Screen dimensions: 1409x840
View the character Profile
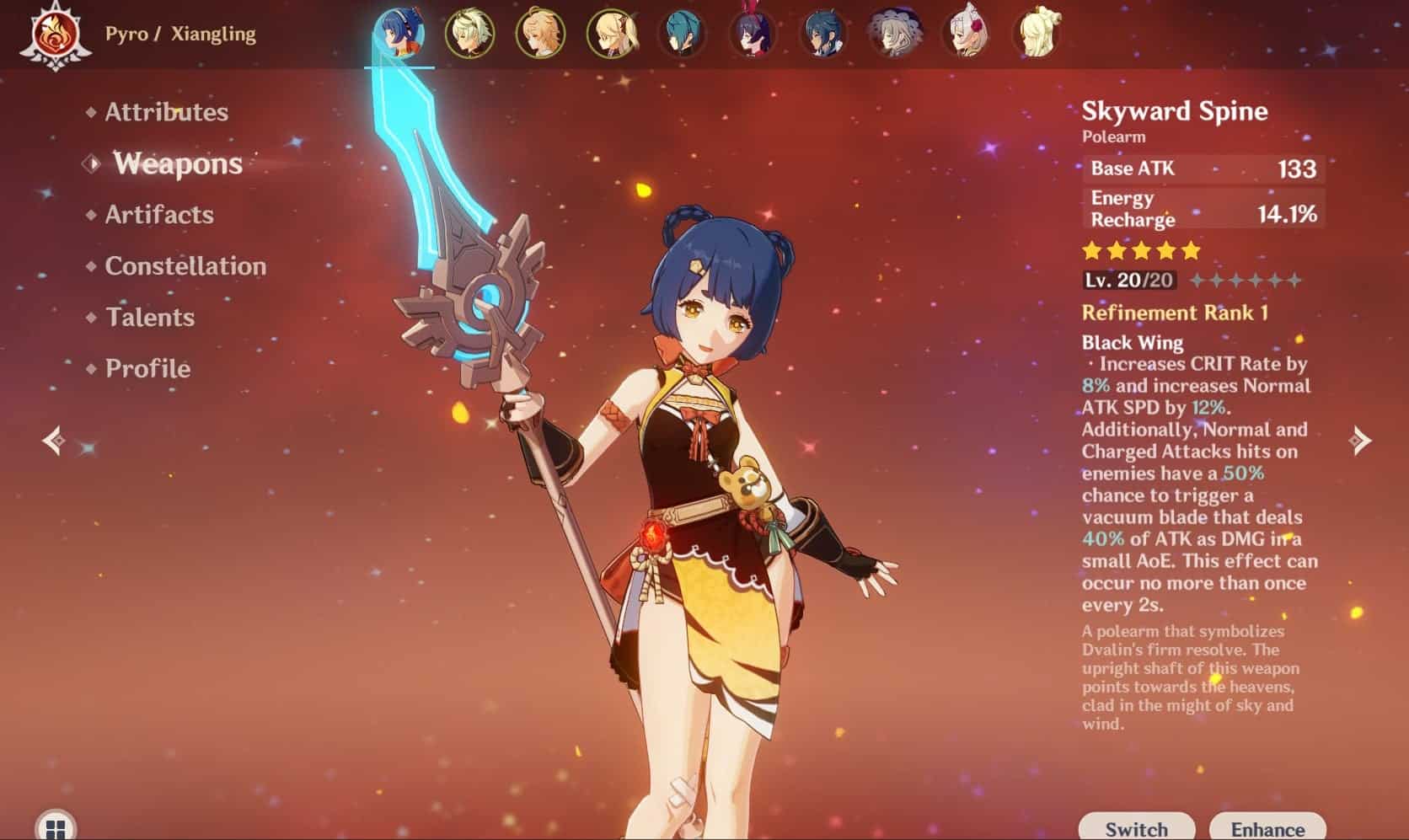147,369
